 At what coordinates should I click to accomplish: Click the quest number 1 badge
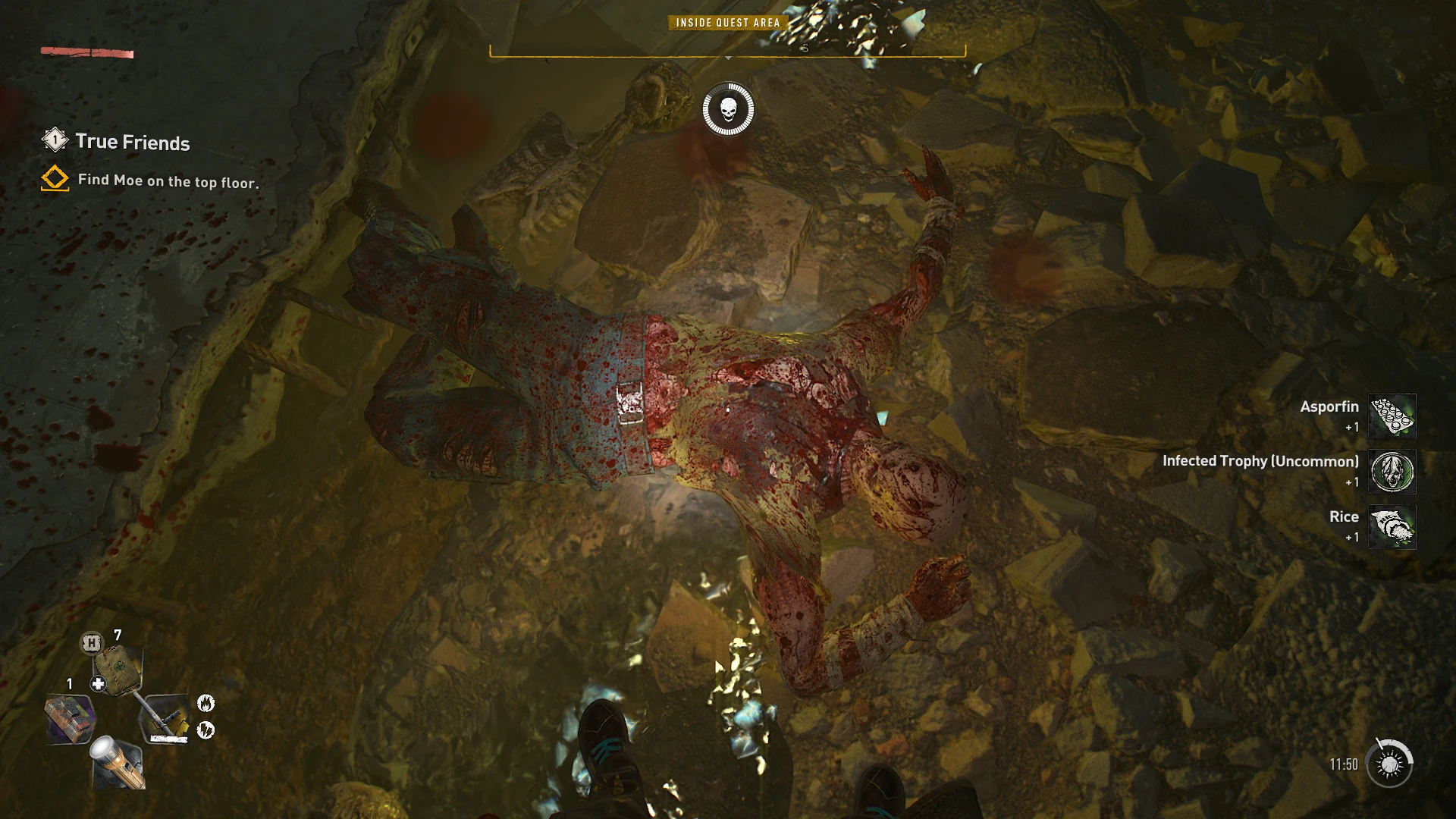pyautogui.click(x=54, y=140)
